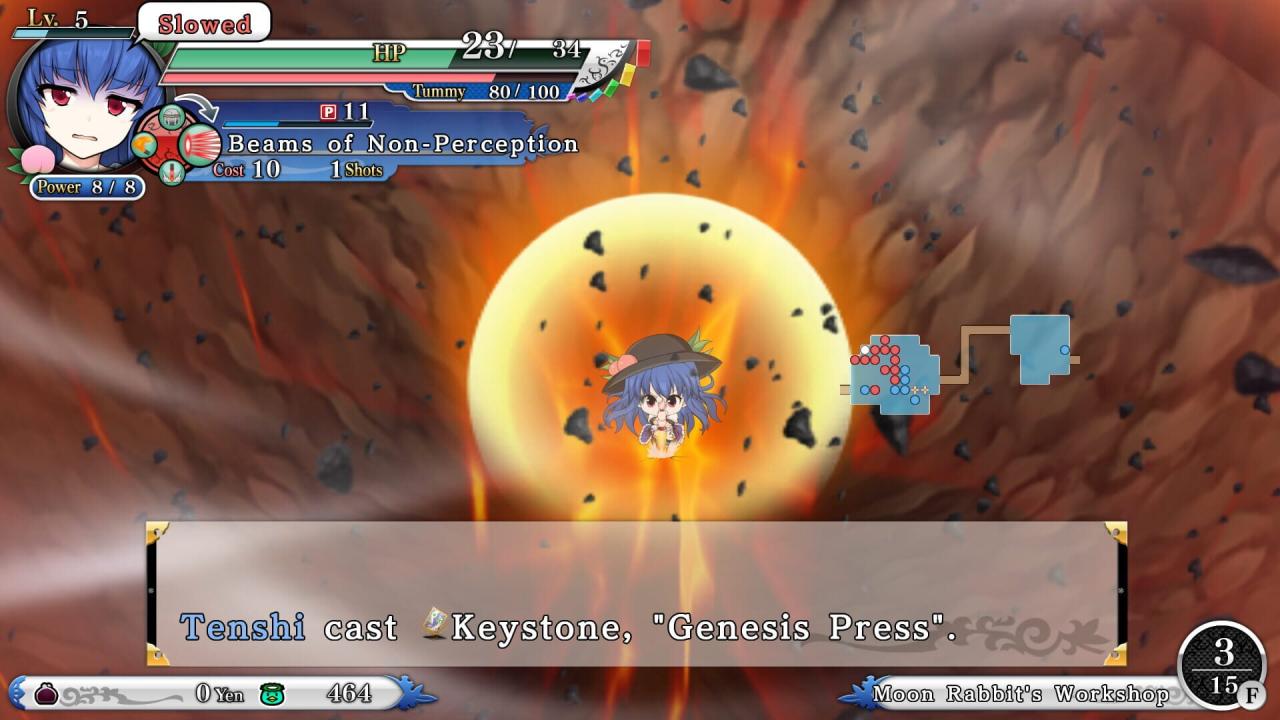Viewport: 1280px width, 720px height.
Task: Select the bottom danmaku icon on the wheel
Action: point(172,173)
